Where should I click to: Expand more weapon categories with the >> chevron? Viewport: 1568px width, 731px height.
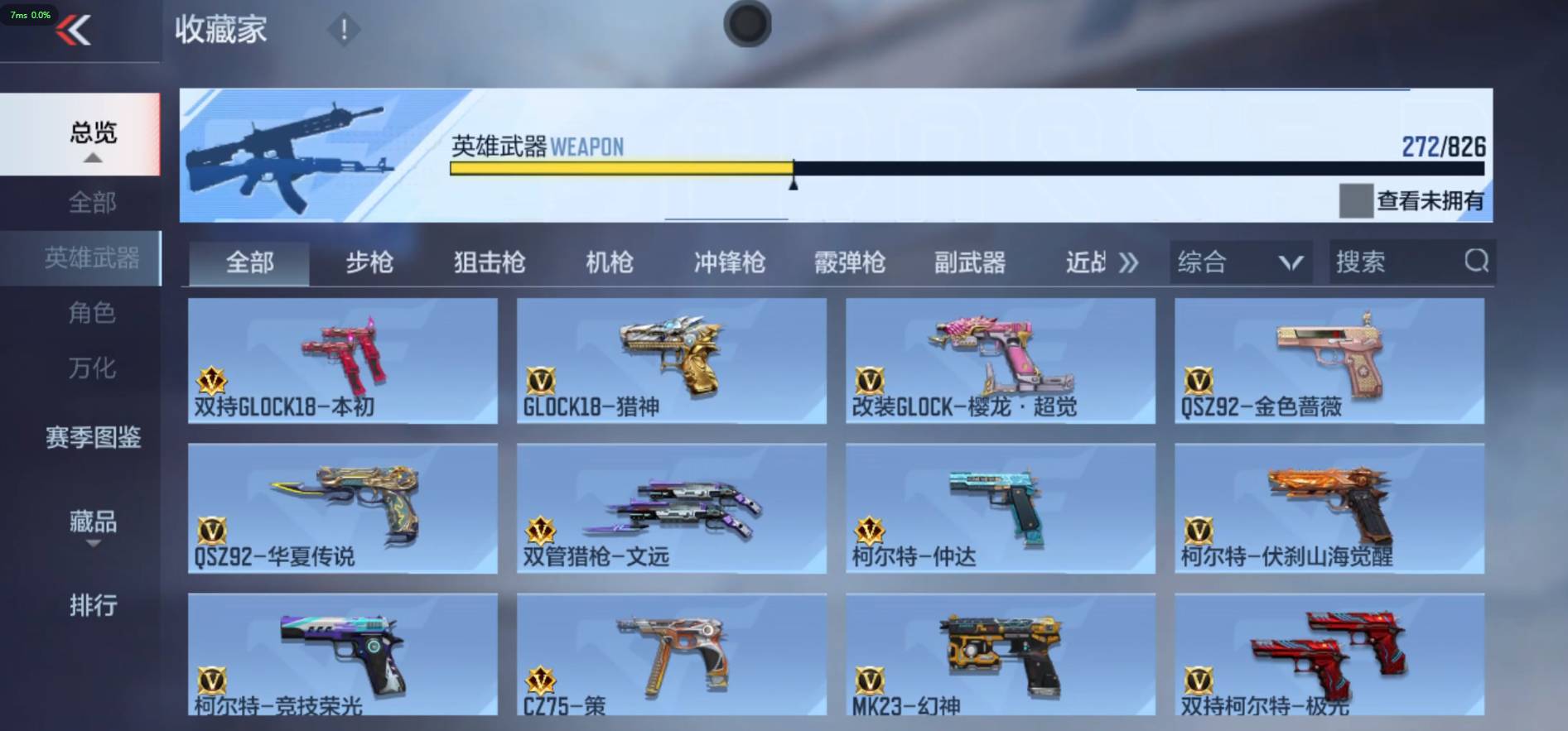(1127, 262)
